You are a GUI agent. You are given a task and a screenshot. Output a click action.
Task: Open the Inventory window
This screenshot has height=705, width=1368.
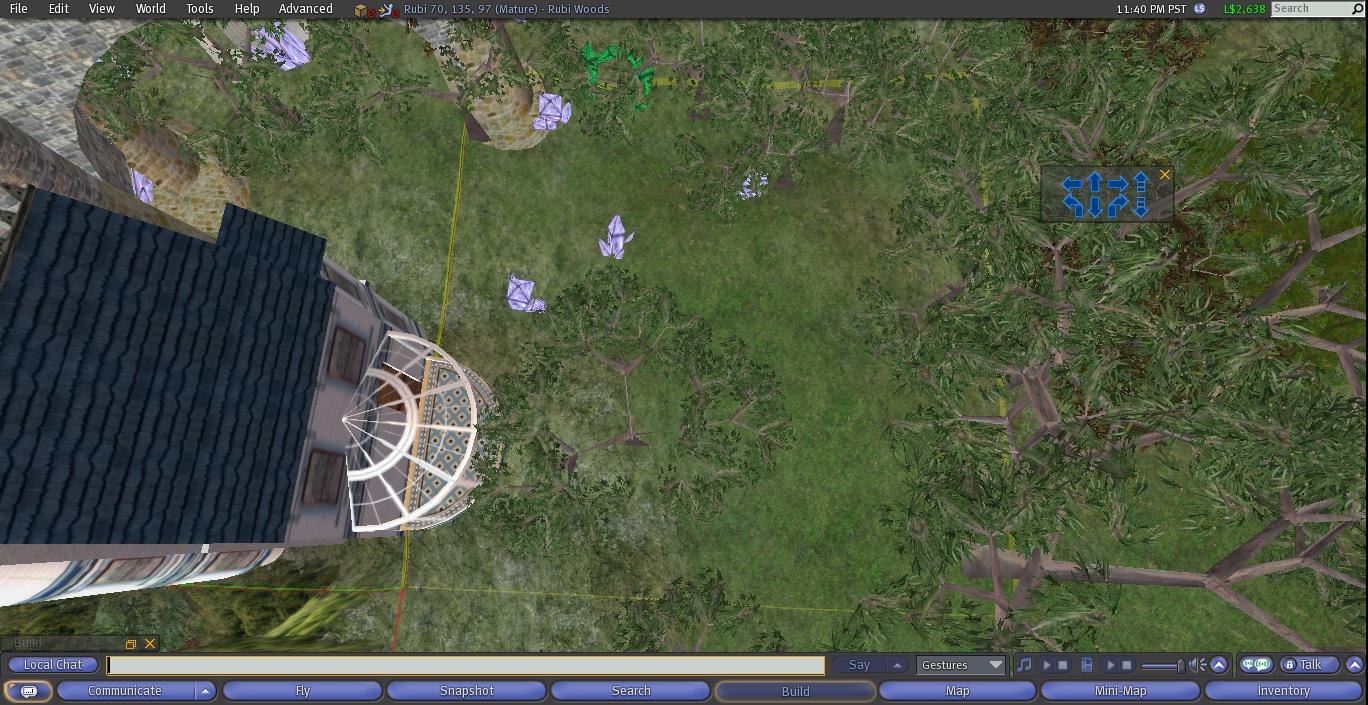click(x=1283, y=691)
